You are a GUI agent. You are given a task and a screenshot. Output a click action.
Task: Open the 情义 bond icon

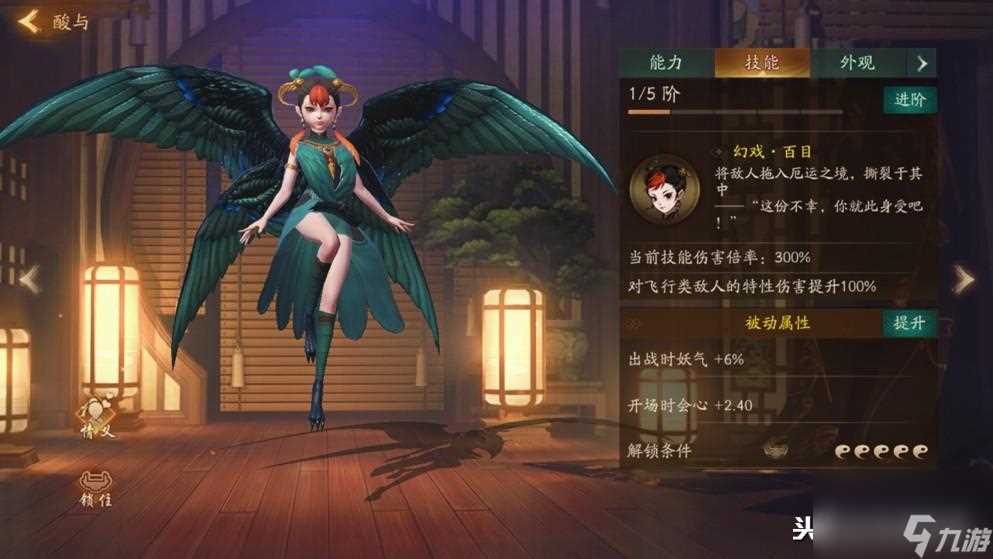pos(98,416)
